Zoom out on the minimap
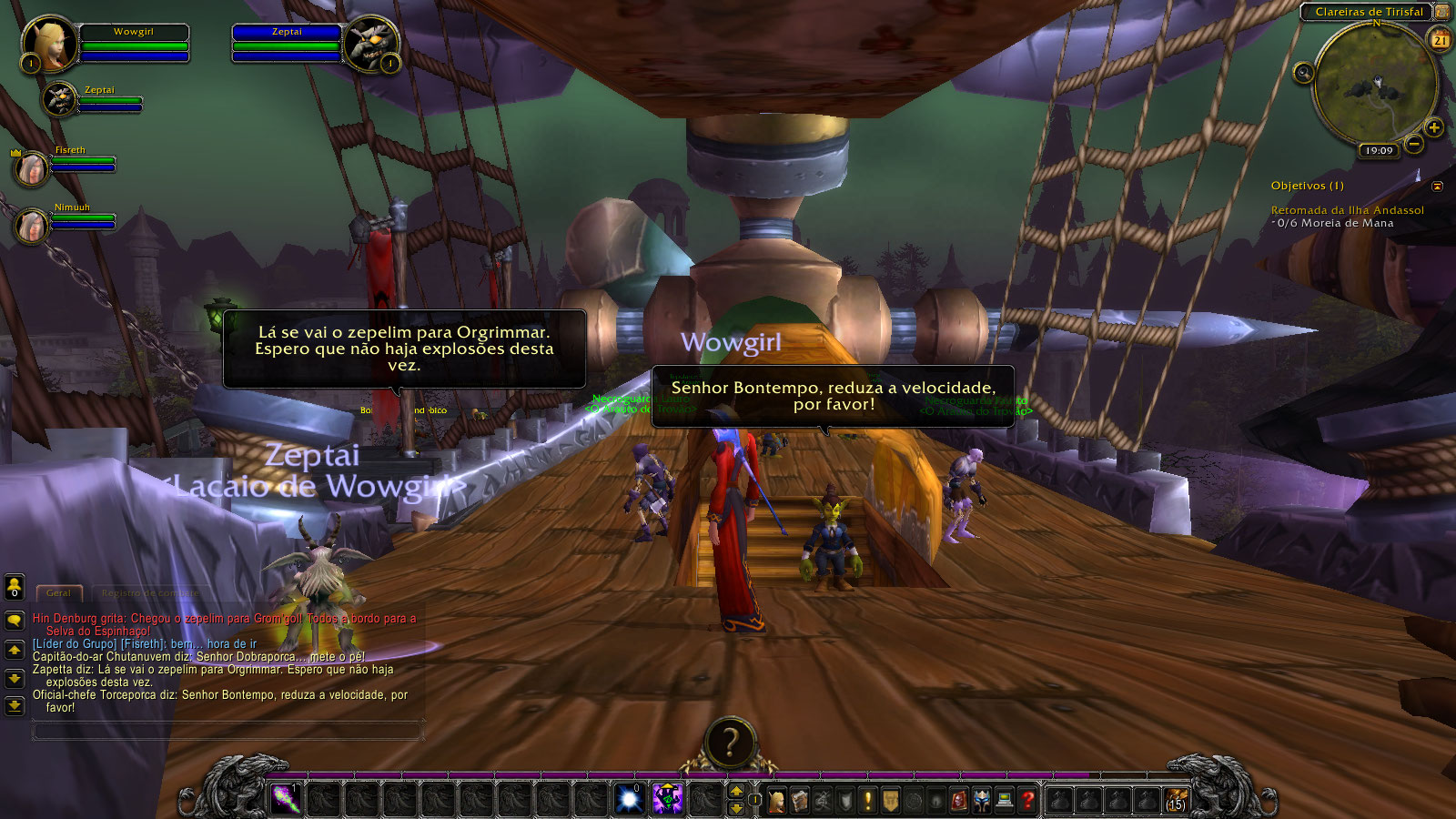The height and width of the screenshot is (819, 1456). point(1414,144)
